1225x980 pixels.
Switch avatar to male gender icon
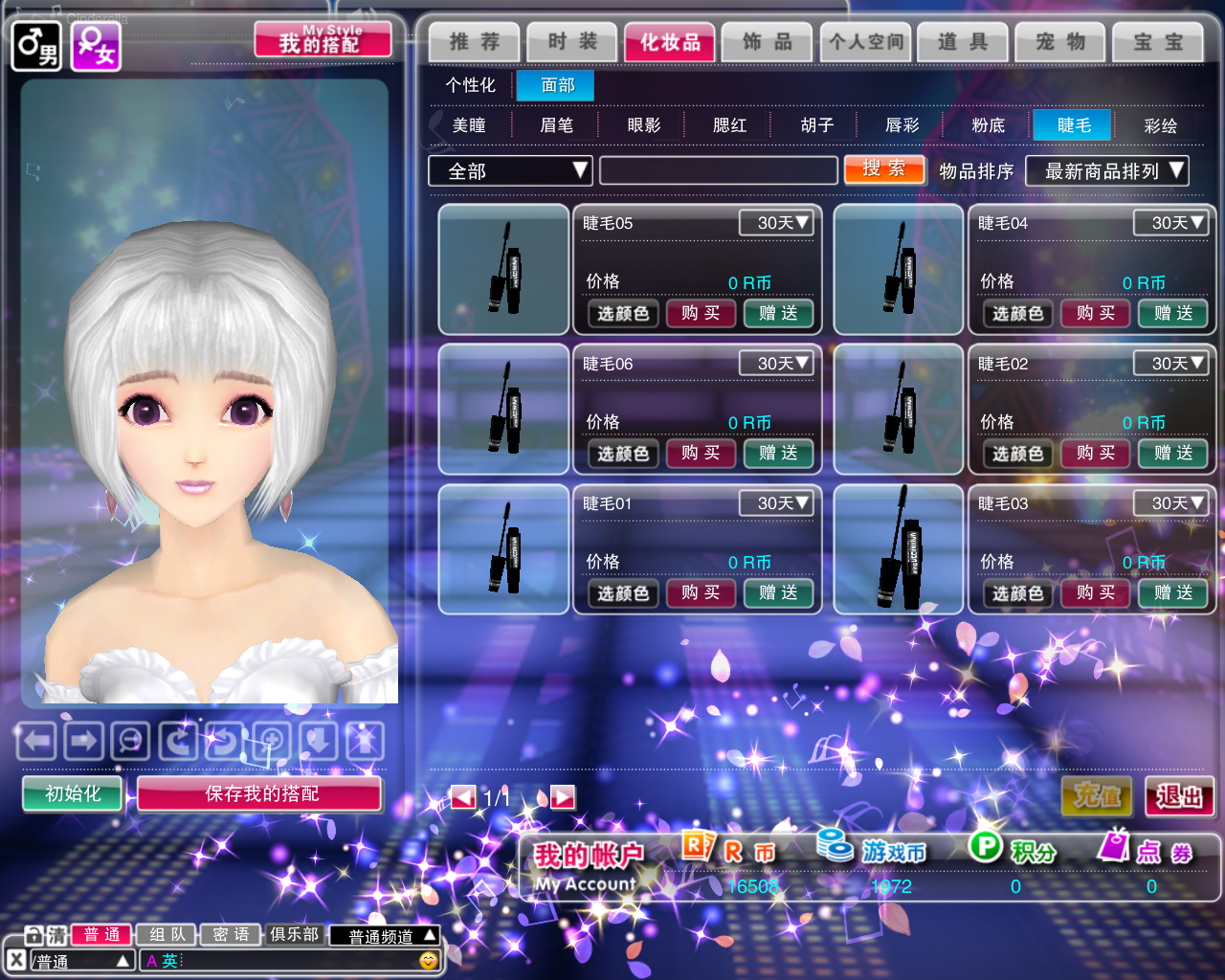point(35,46)
